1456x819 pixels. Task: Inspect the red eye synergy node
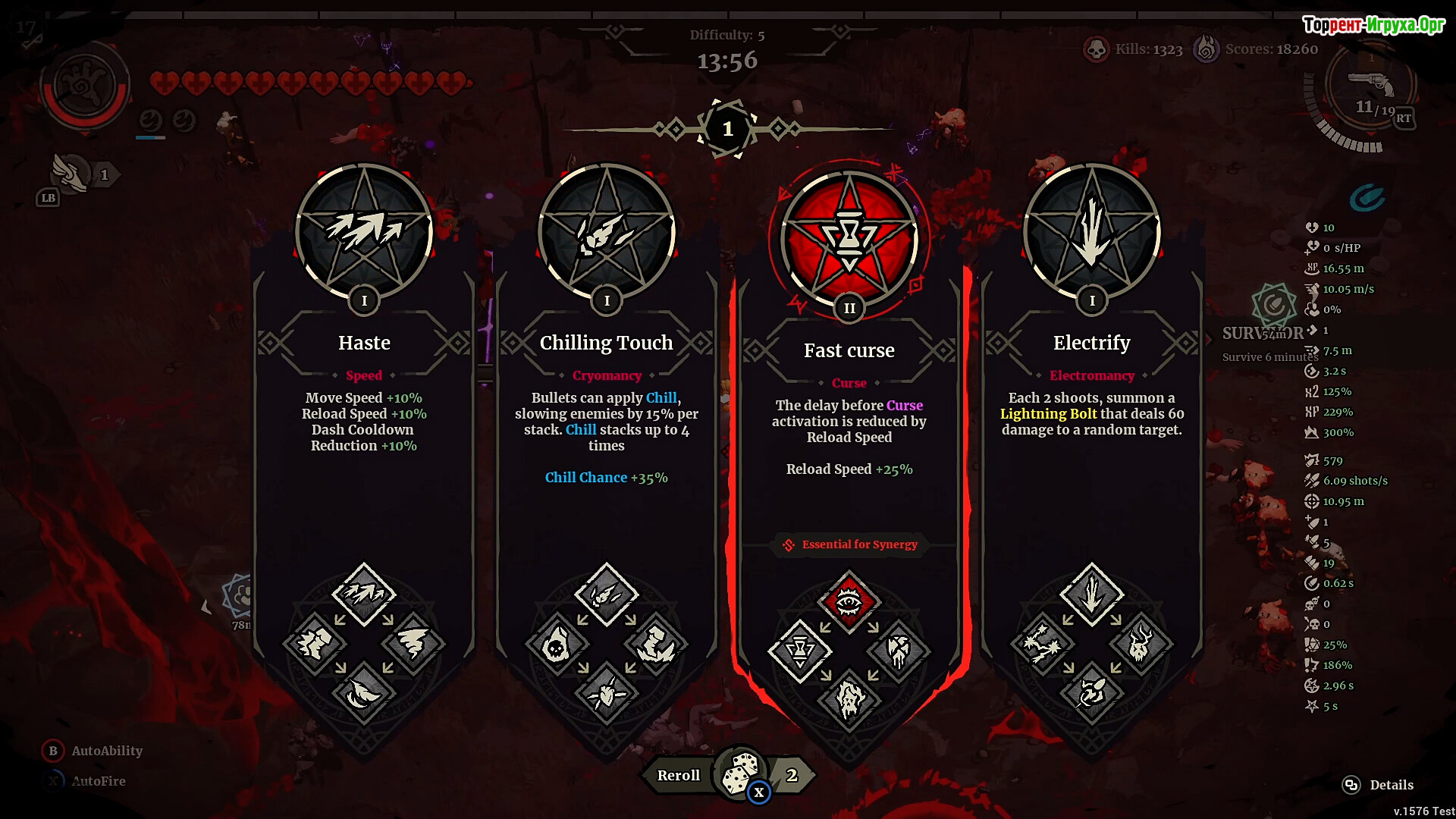pyautogui.click(x=849, y=602)
